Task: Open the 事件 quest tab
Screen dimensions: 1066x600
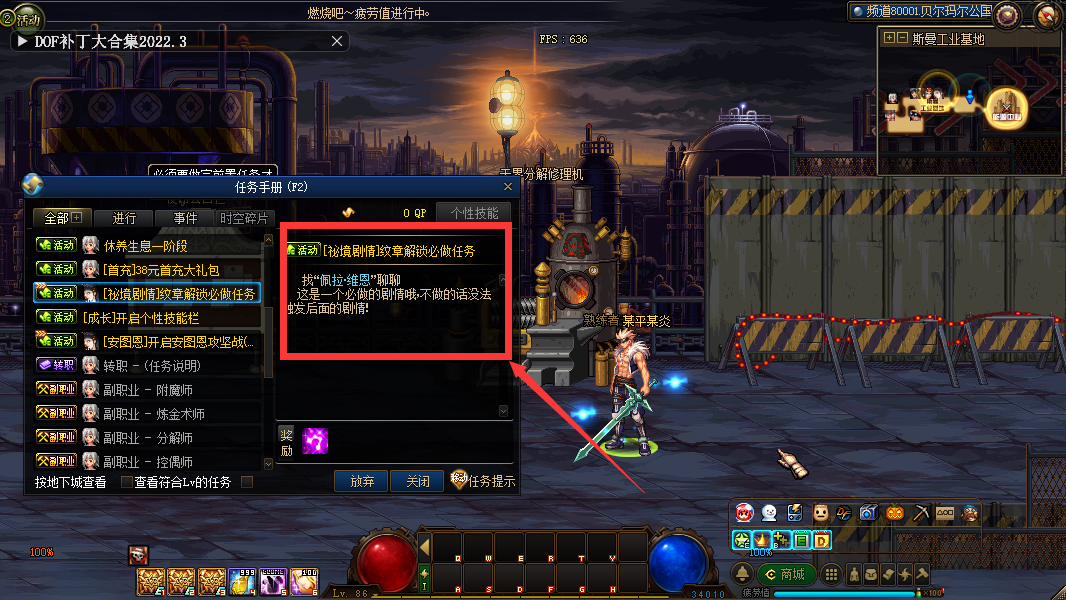Action: (185, 218)
